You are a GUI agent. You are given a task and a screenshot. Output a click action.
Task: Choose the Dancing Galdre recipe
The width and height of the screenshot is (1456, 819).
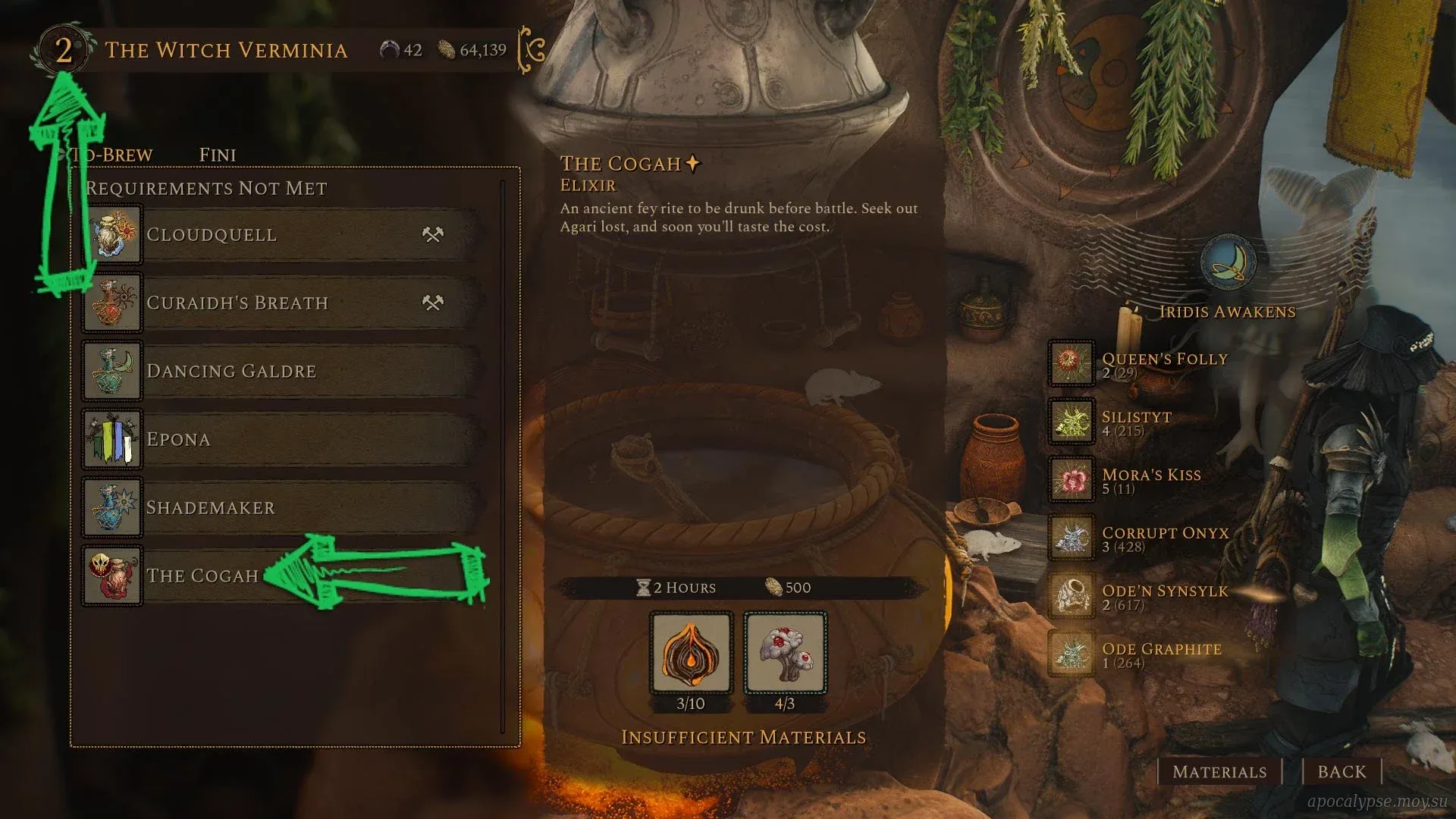(x=281, y=372)
